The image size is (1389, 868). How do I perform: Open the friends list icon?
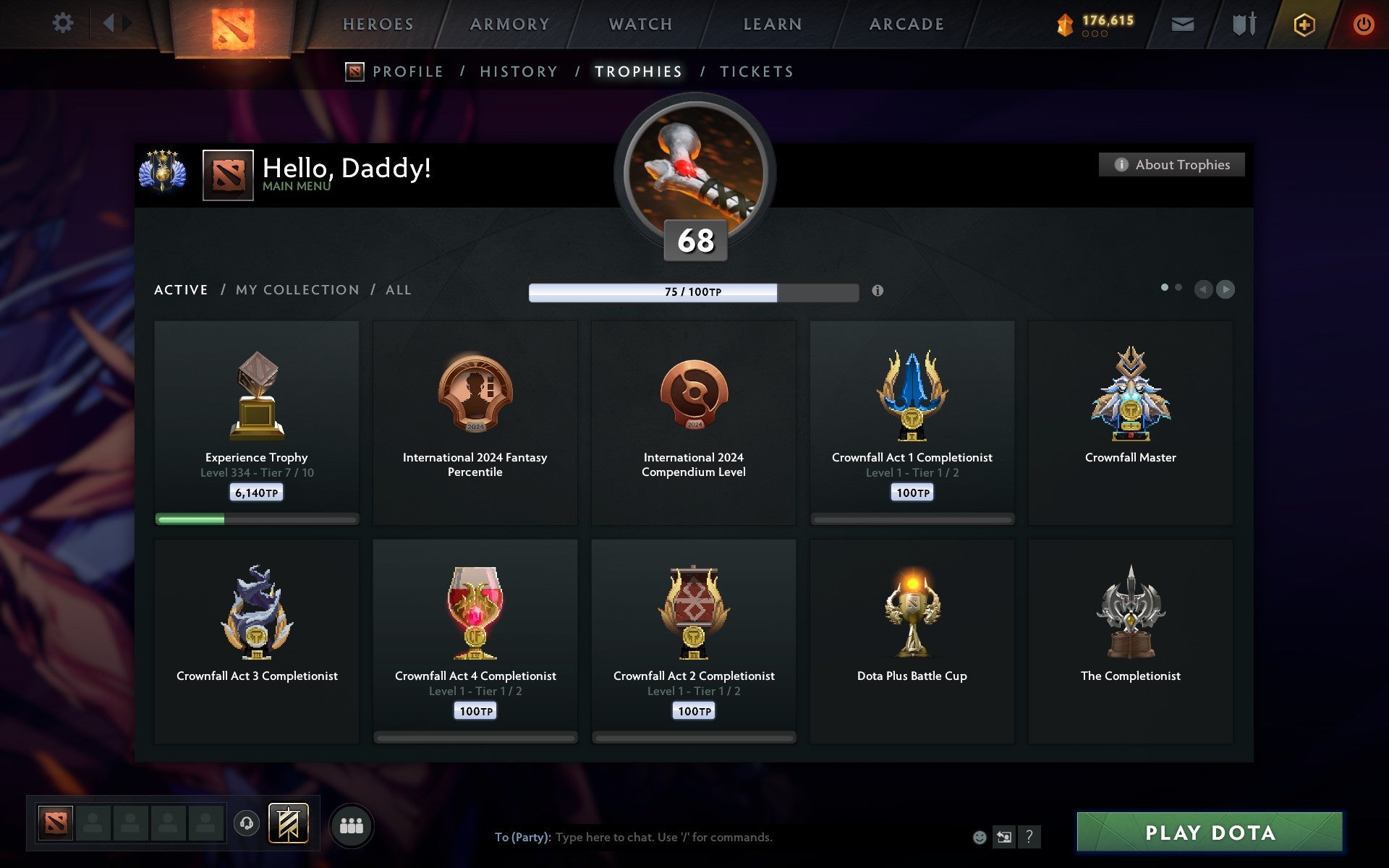coord(352,825)
